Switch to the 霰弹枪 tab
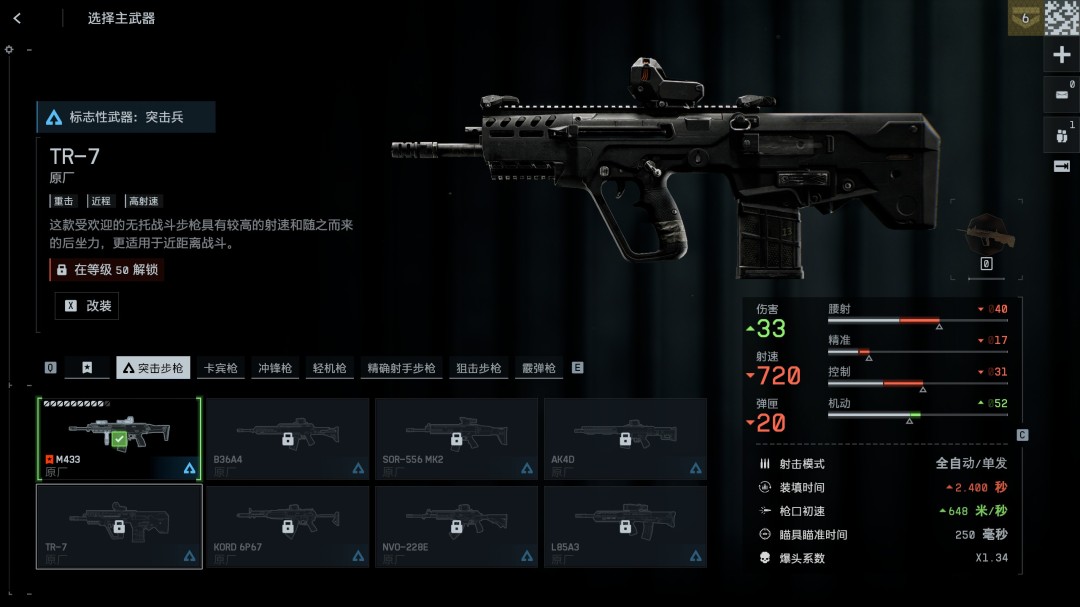1080x607 pixels. 538,368
